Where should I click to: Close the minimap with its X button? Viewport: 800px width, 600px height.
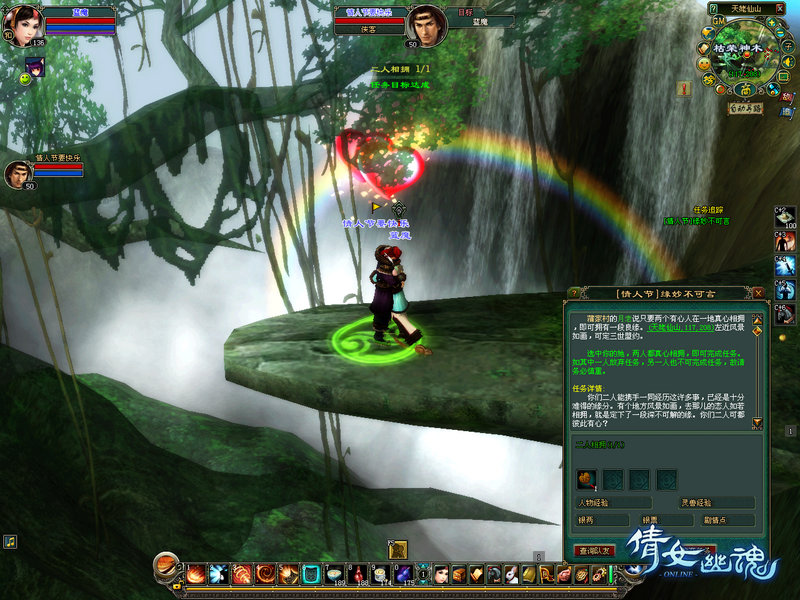pyautogui.click(x=780, y=8)
